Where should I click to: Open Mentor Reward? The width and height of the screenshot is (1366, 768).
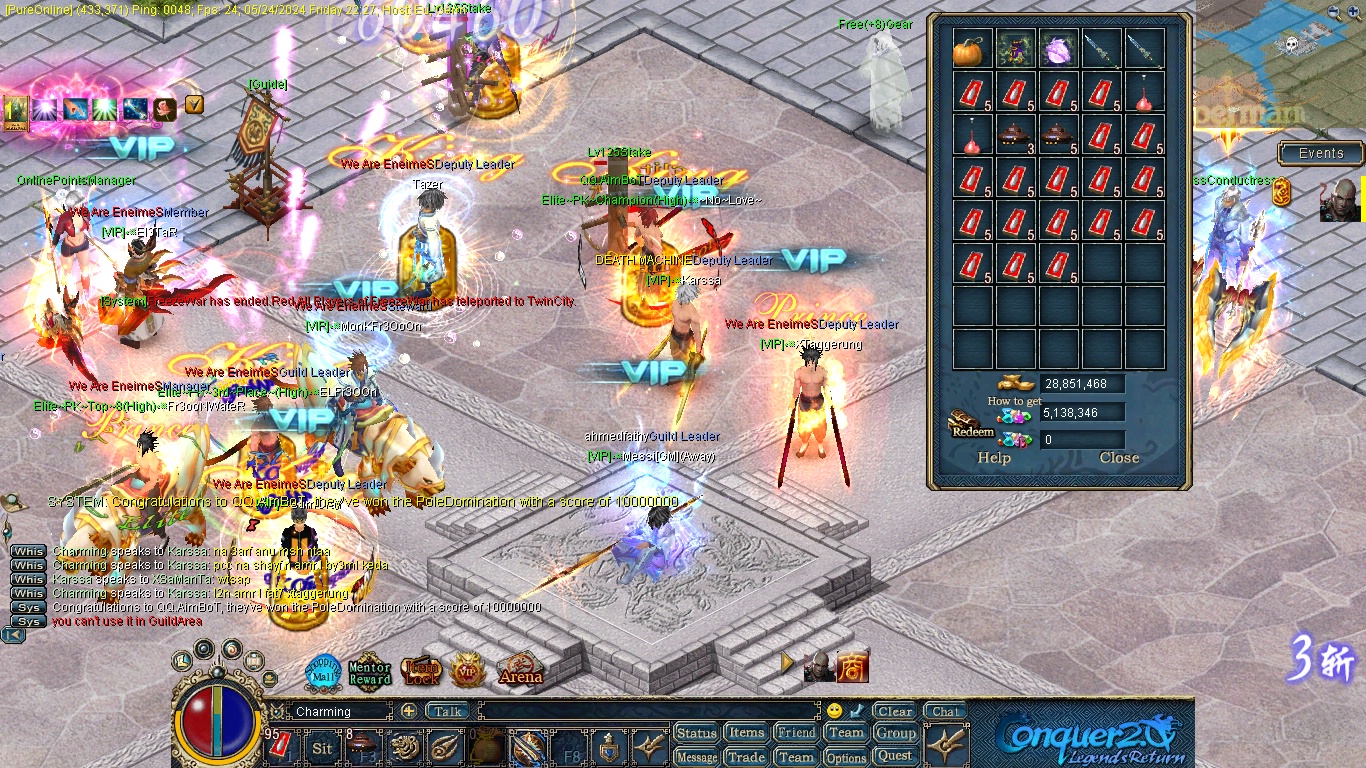[x=369, y=673]
